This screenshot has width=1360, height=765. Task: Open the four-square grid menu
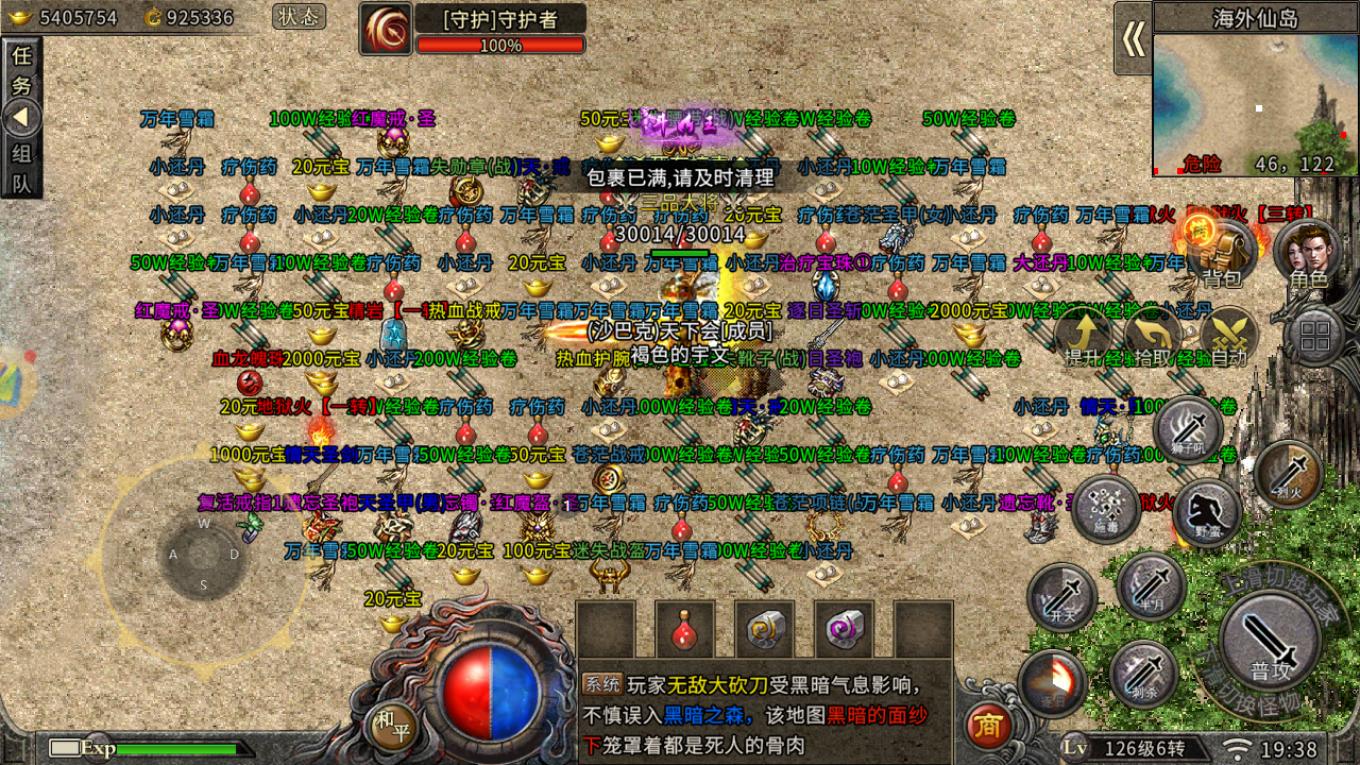point(1314,337)
